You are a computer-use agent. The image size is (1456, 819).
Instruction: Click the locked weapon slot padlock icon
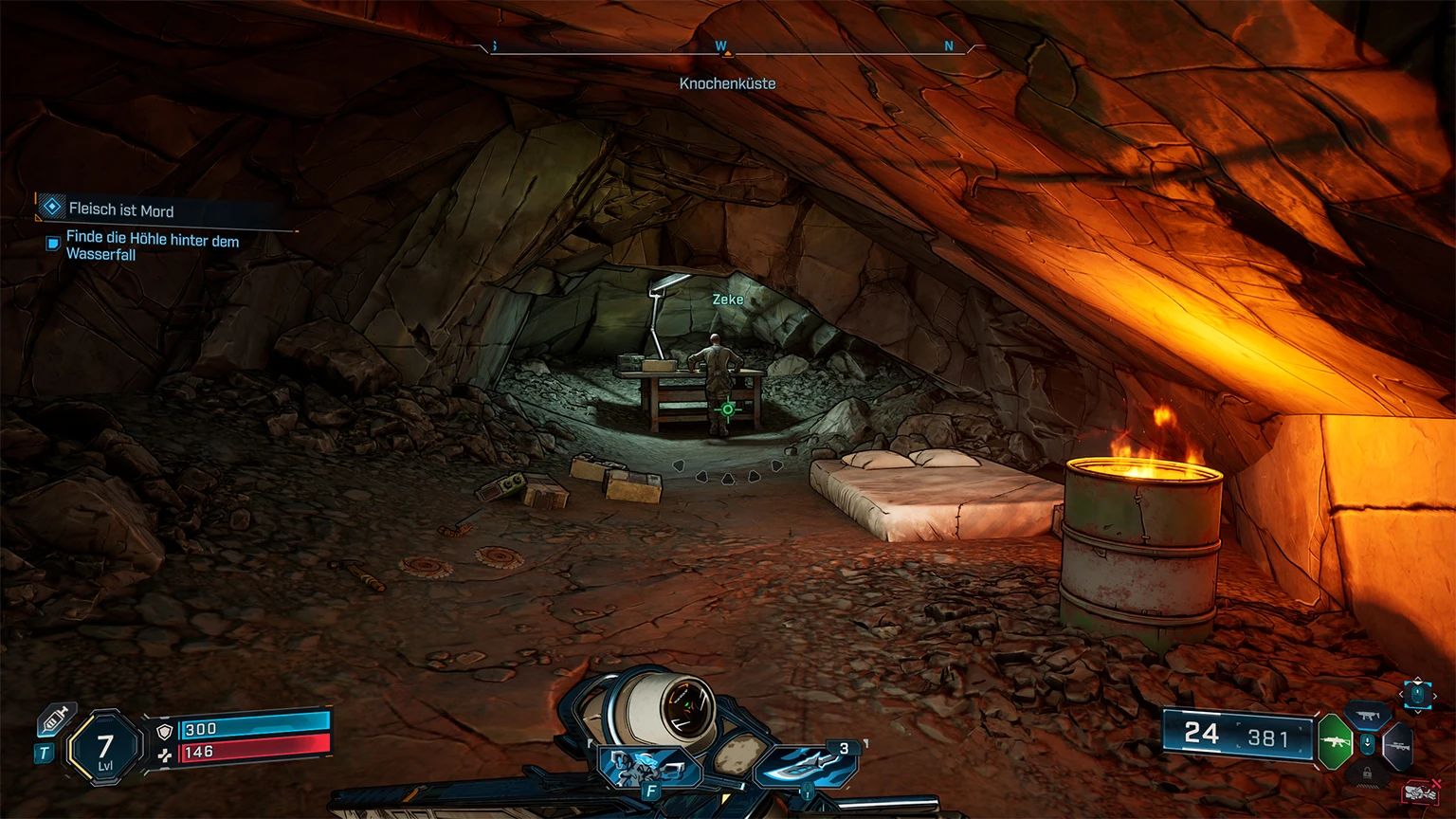pos(1367,774)
